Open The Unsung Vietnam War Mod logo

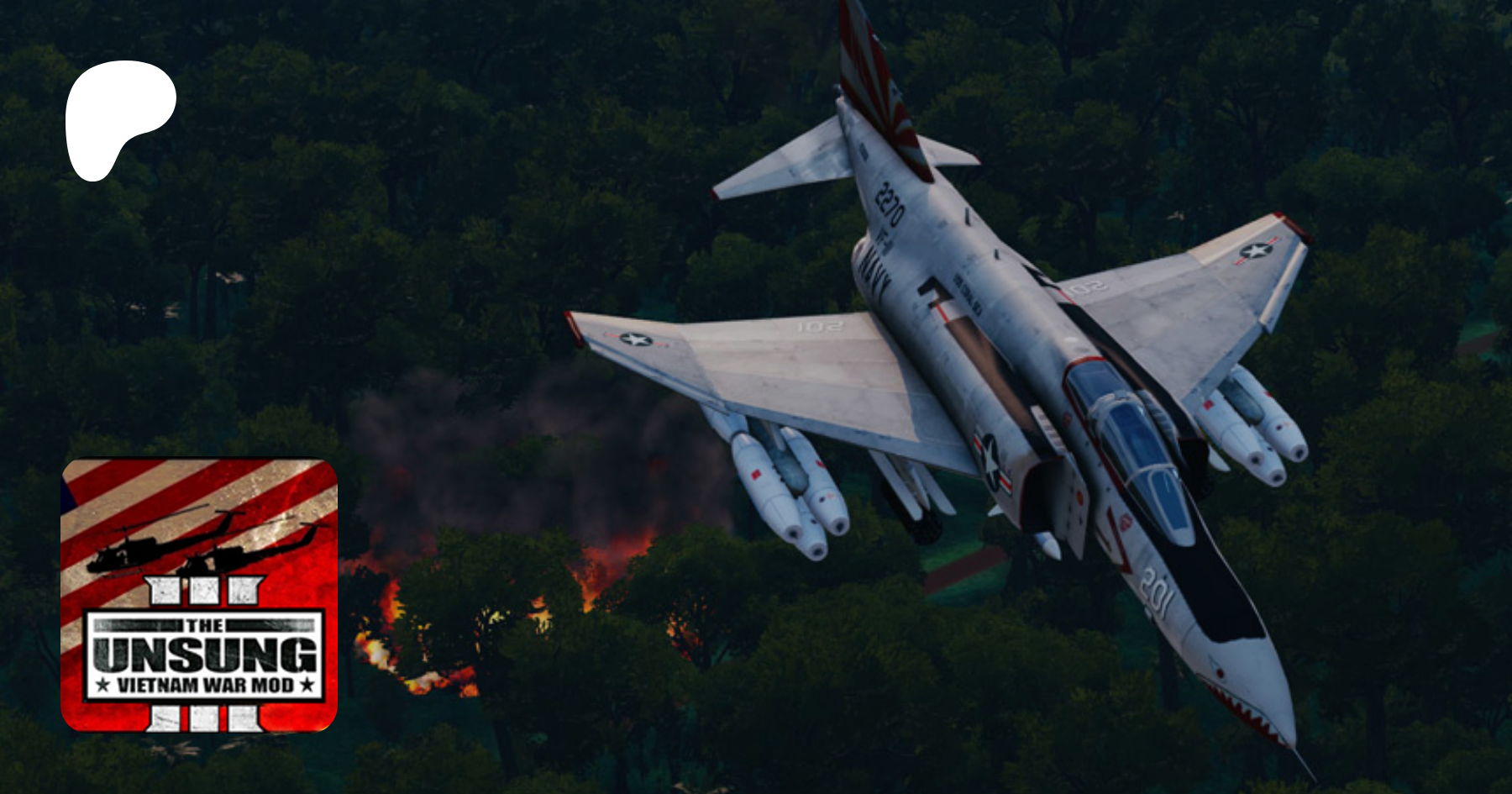(199, 595)
